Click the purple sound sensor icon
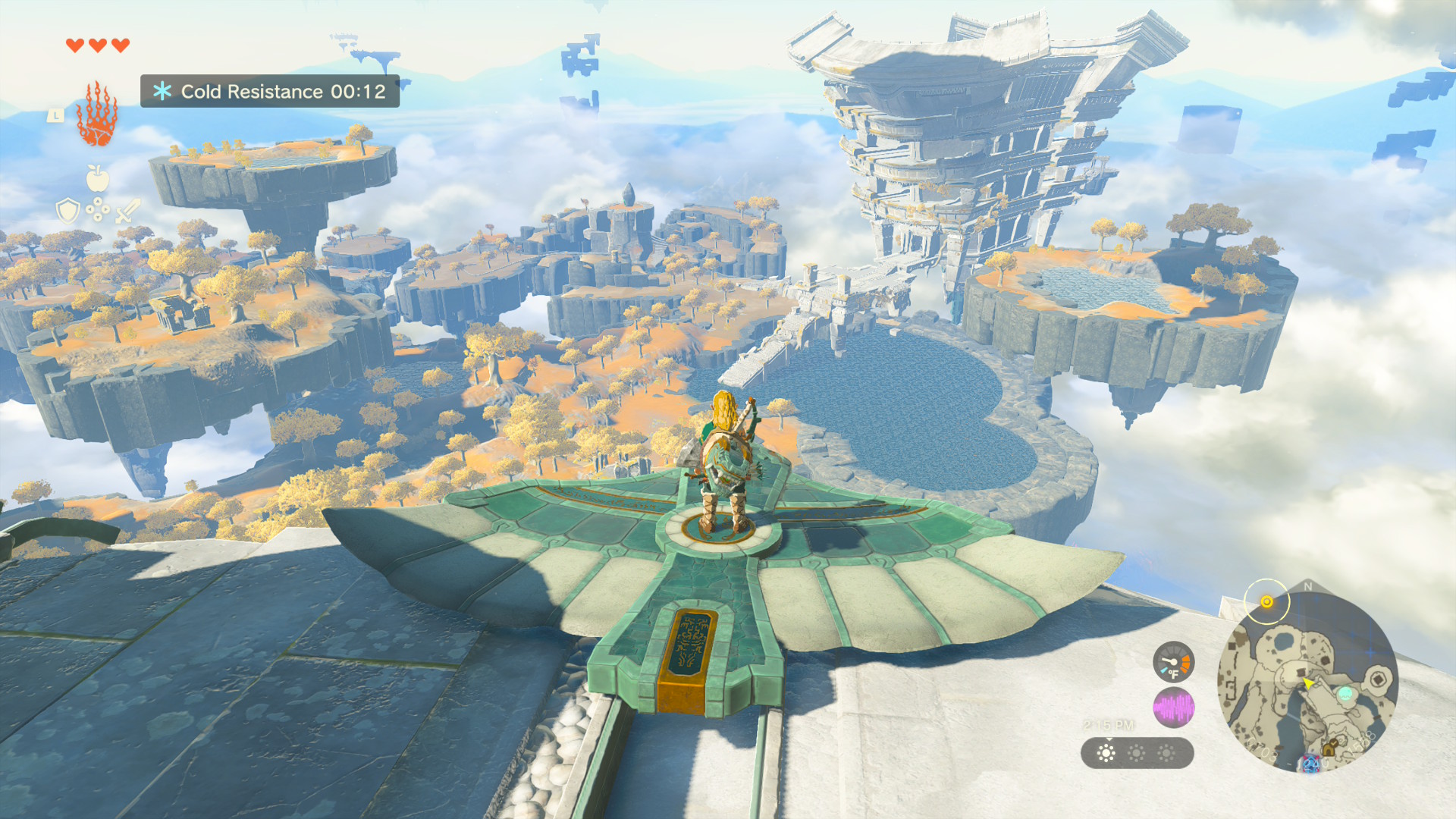This screenshot has height=819, width=1456. [1173, 708]
